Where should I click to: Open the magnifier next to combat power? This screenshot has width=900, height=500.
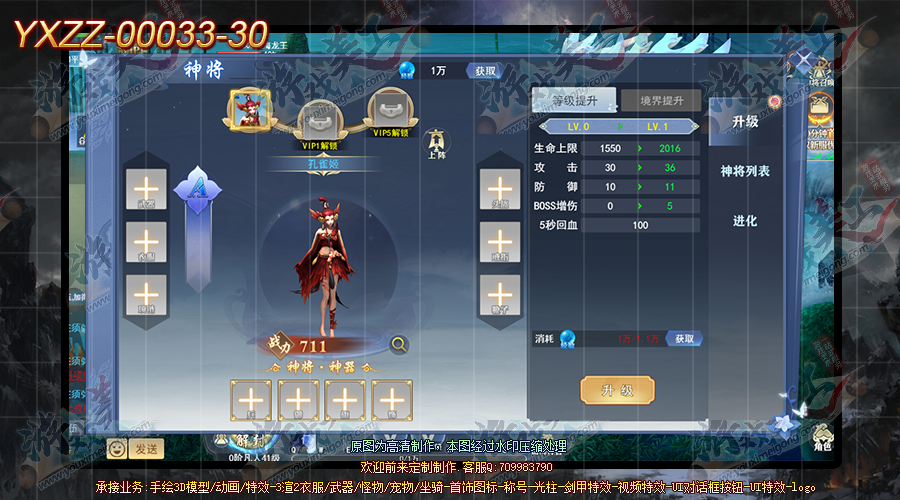399,345
